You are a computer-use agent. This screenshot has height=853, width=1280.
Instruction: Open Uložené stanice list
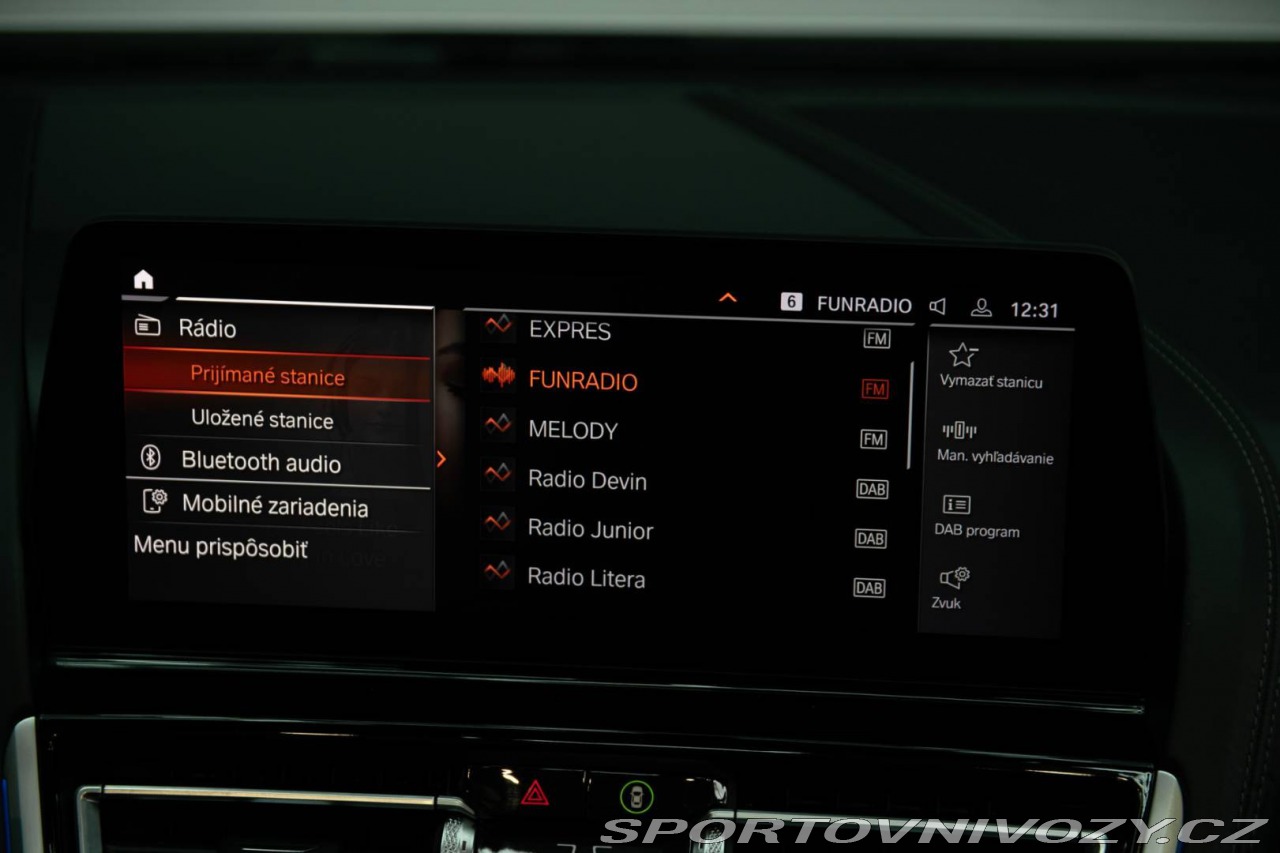point(262,420)
